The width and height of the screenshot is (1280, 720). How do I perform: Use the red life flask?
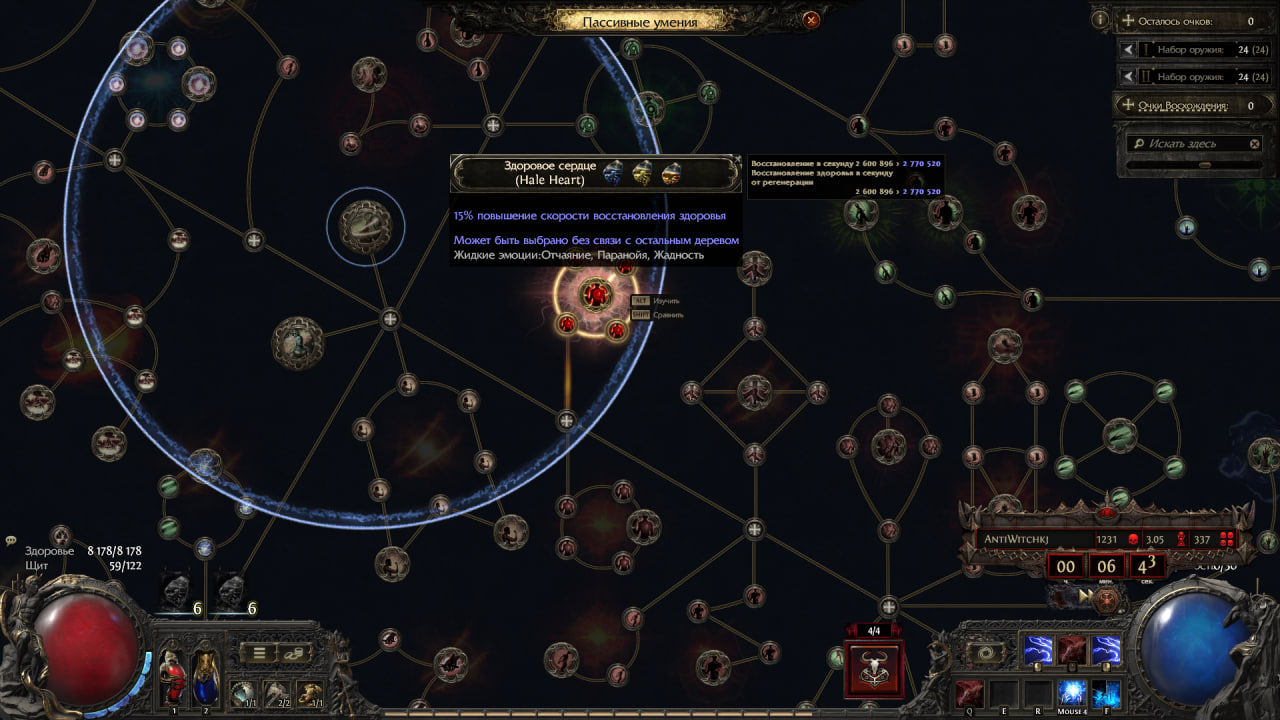point(172,676)
